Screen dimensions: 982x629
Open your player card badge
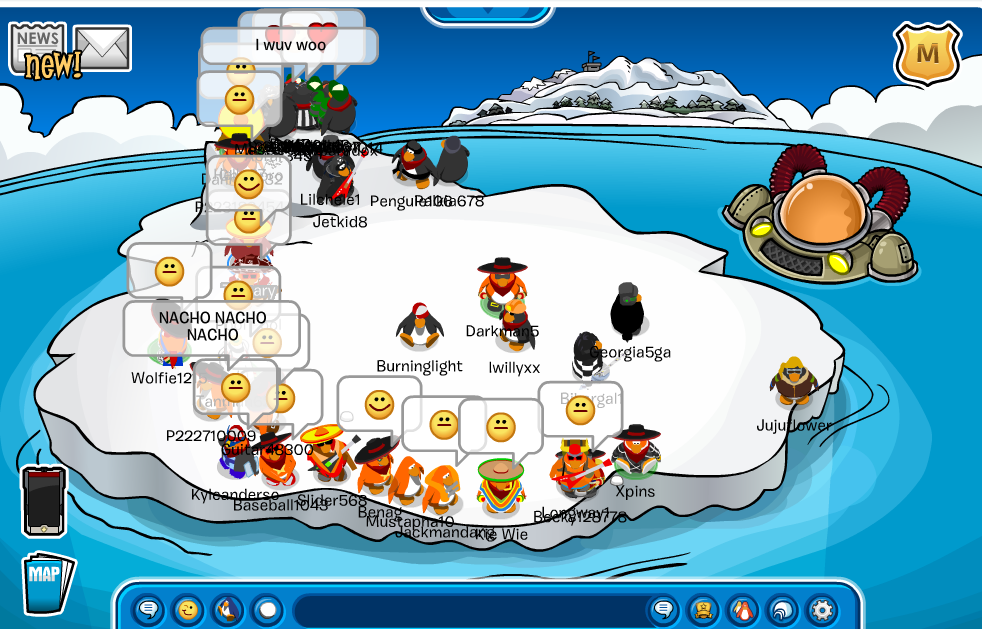click(702, 609)
